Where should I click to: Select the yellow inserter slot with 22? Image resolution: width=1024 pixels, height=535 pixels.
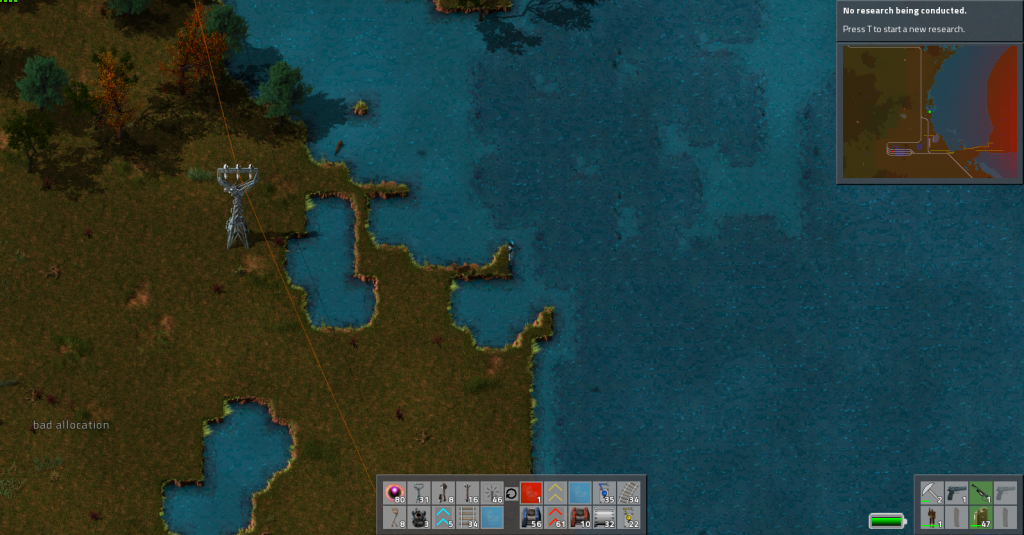[628, 517]
